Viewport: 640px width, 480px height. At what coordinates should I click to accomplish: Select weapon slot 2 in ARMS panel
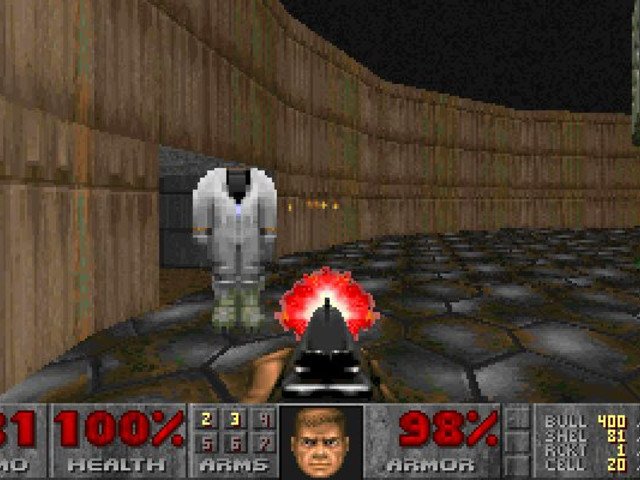[206, 420]
